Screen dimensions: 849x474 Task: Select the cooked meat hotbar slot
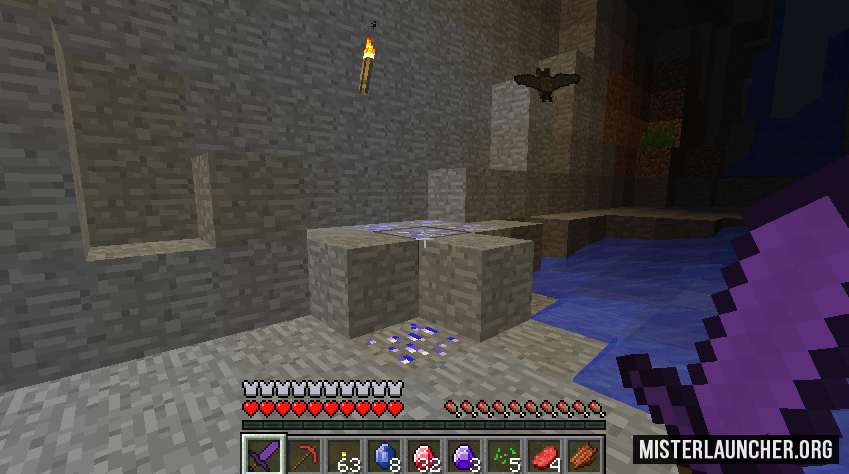pyautogui.click(x=584, y=455)
